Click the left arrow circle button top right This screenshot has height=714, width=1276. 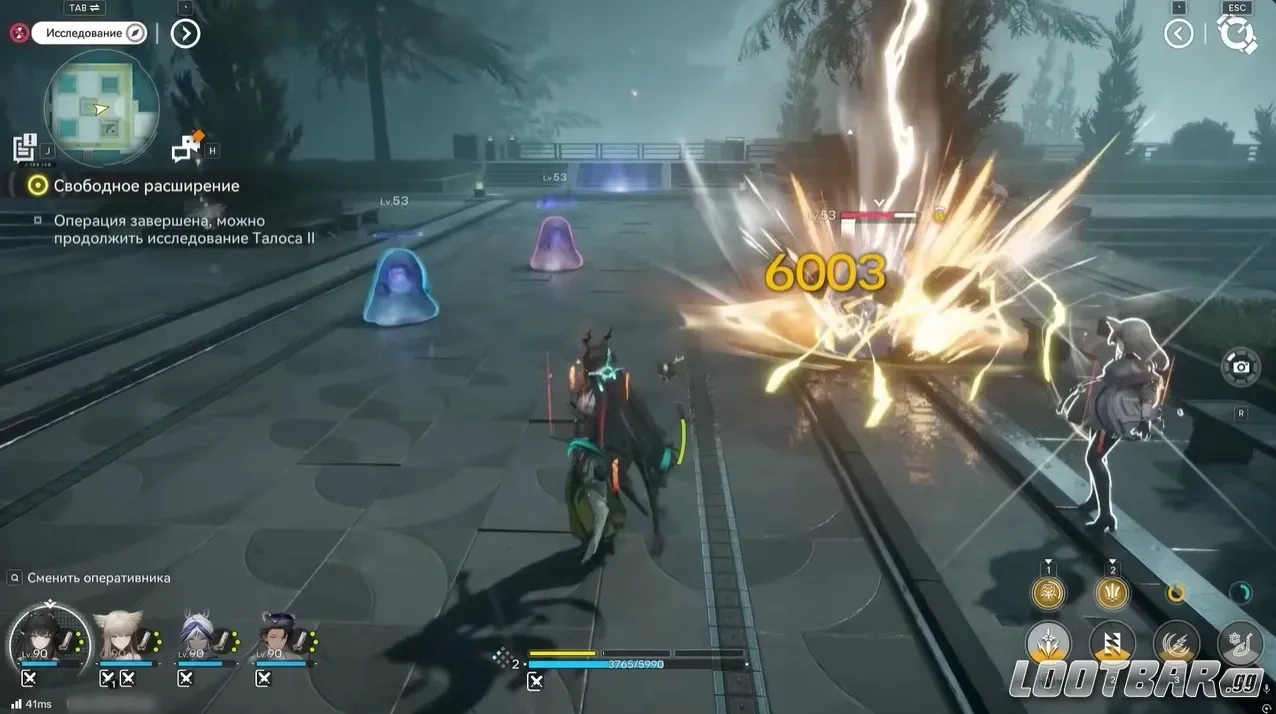1179,34
